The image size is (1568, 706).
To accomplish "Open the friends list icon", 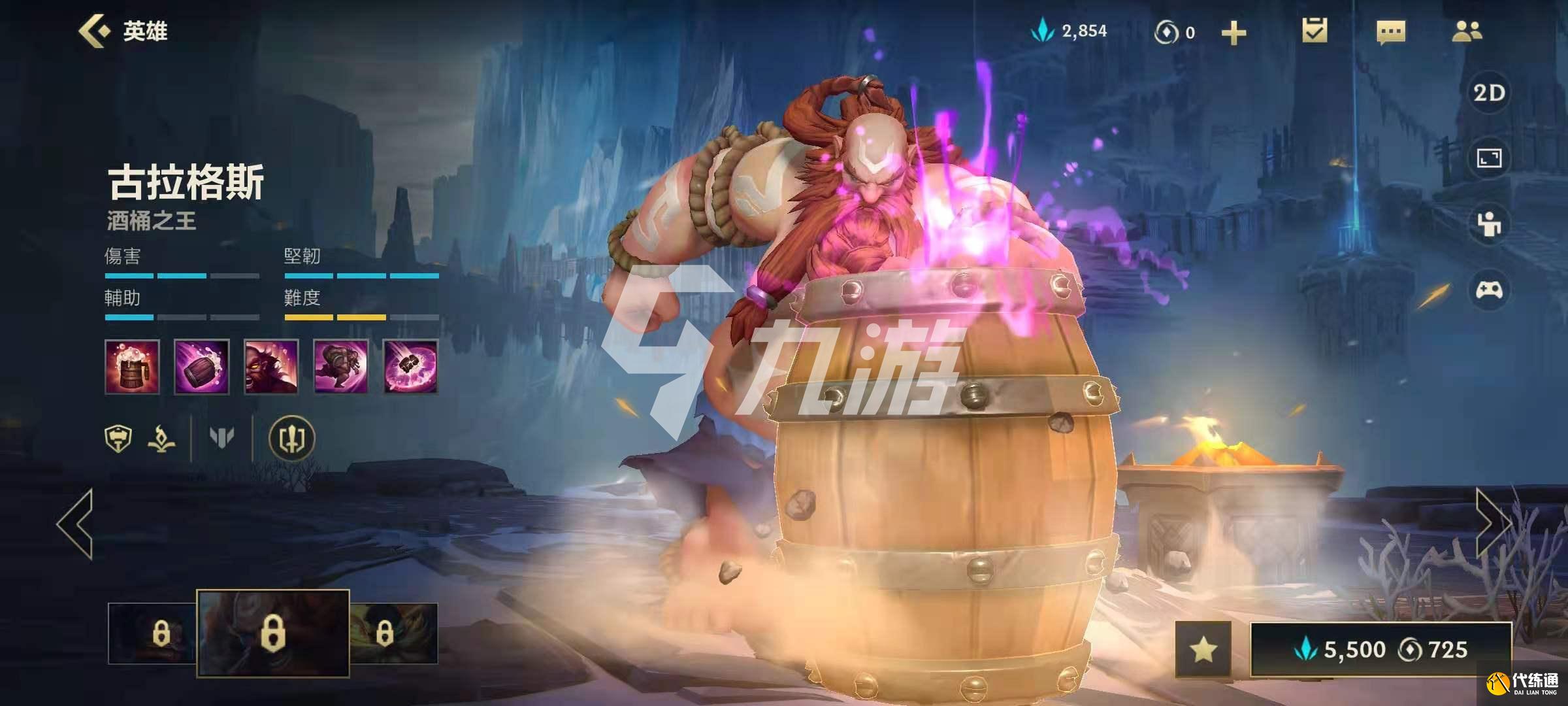I will [x=1467, y=31].
